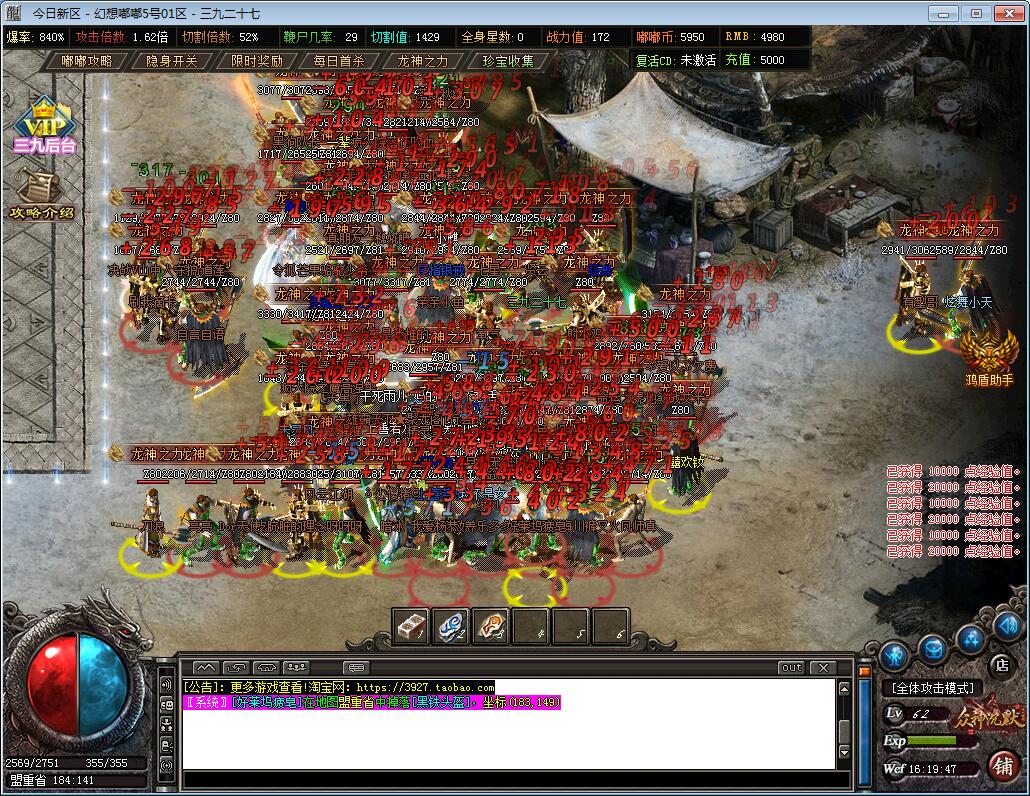1030x796 pixels.
Task: Close the chat window with the X button
Action: click(822, 667)
